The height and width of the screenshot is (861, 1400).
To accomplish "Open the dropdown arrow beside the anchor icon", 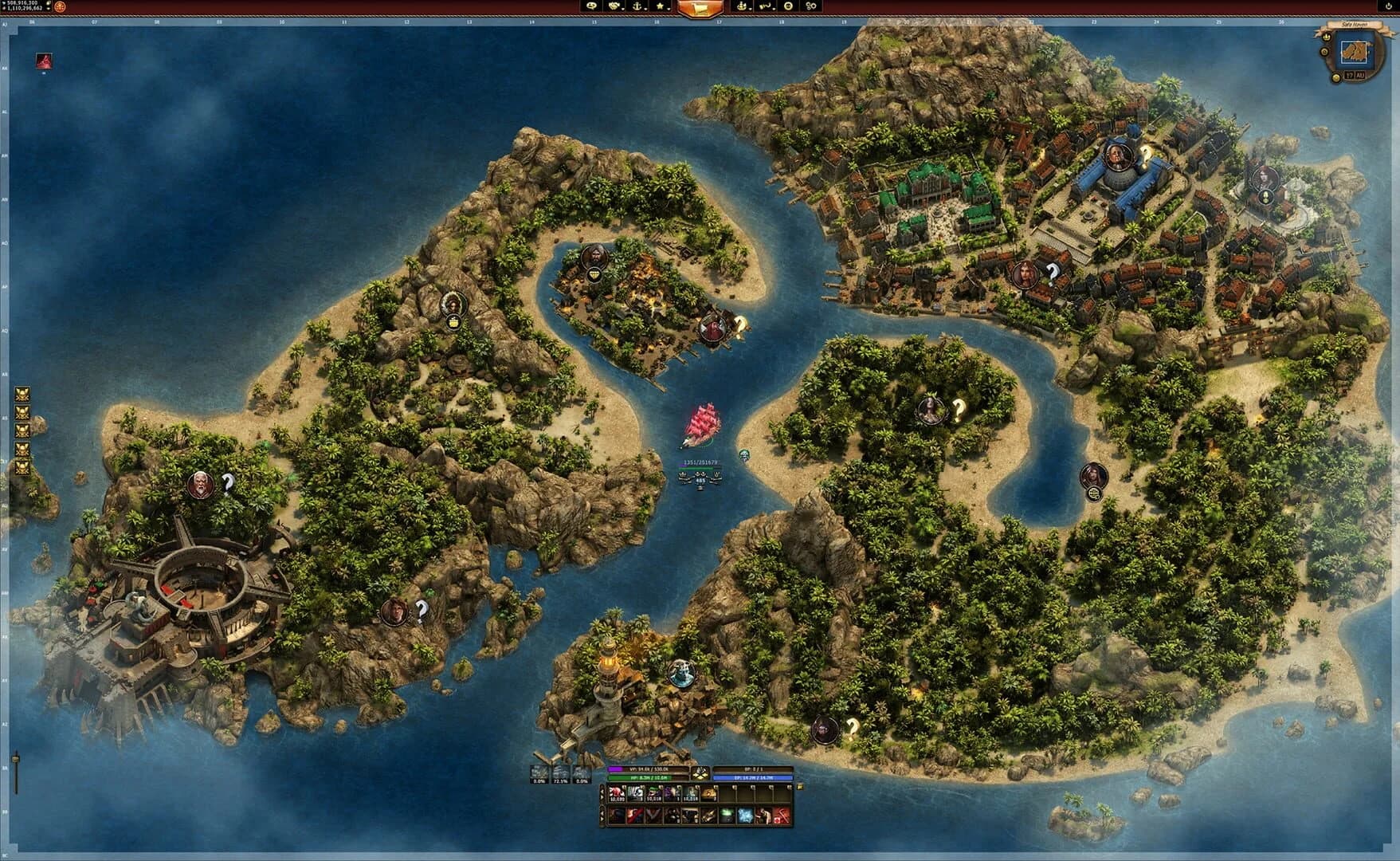I will click(645, 8).
